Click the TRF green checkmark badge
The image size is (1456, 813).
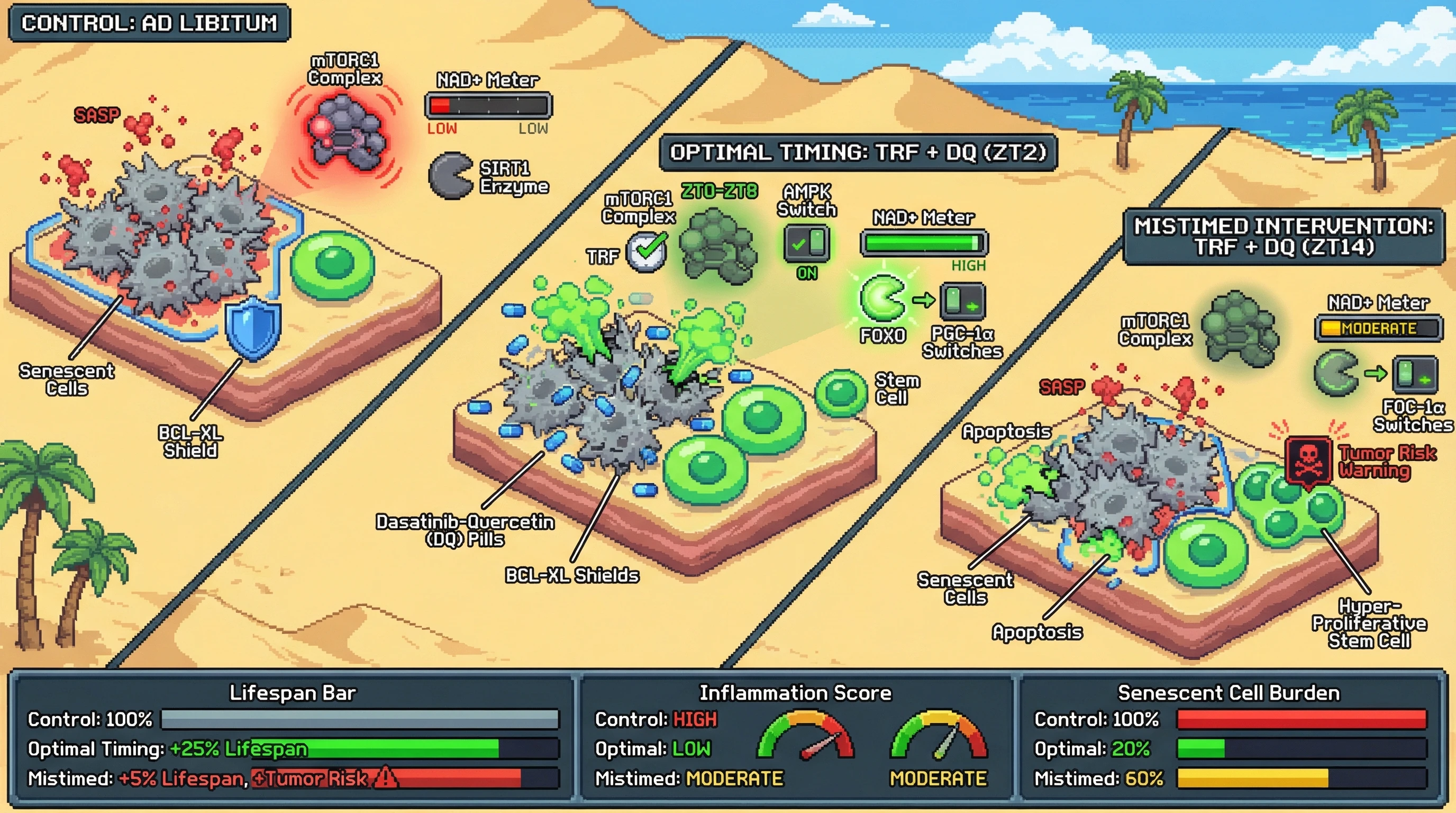(x=648, y=252)
